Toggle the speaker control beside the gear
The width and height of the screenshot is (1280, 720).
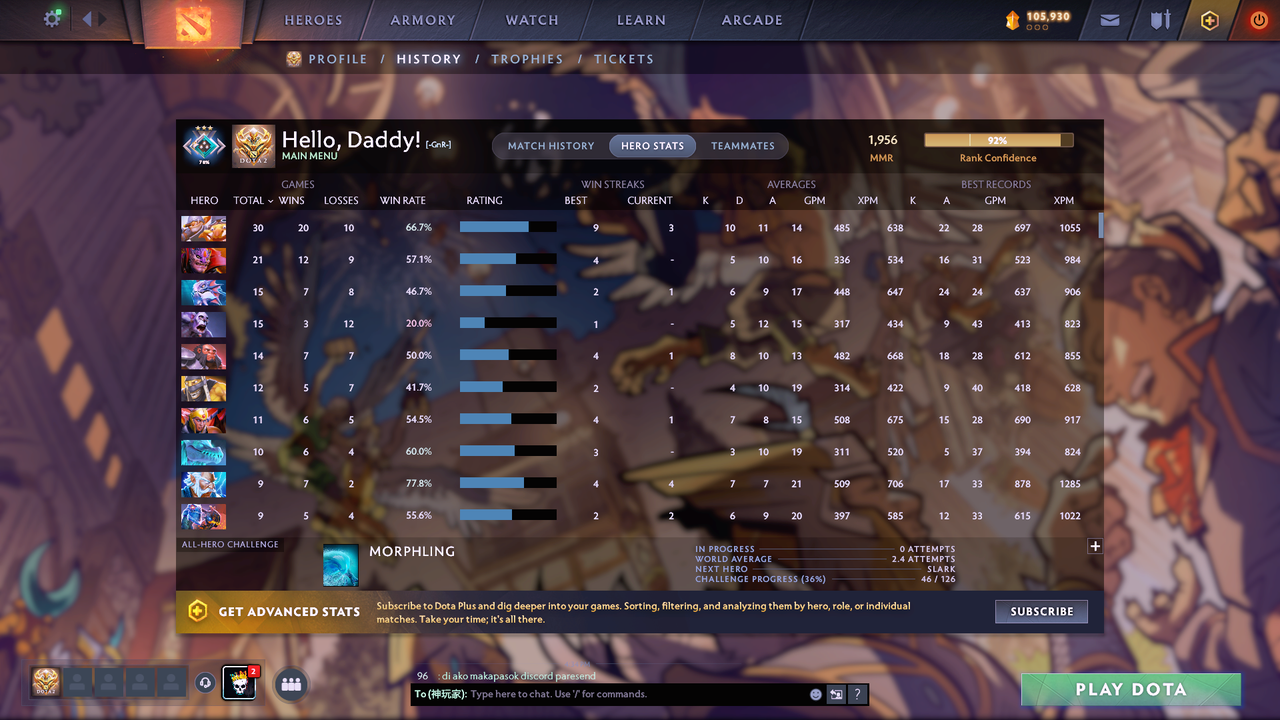pyautogui.click(x=88, y=18)
